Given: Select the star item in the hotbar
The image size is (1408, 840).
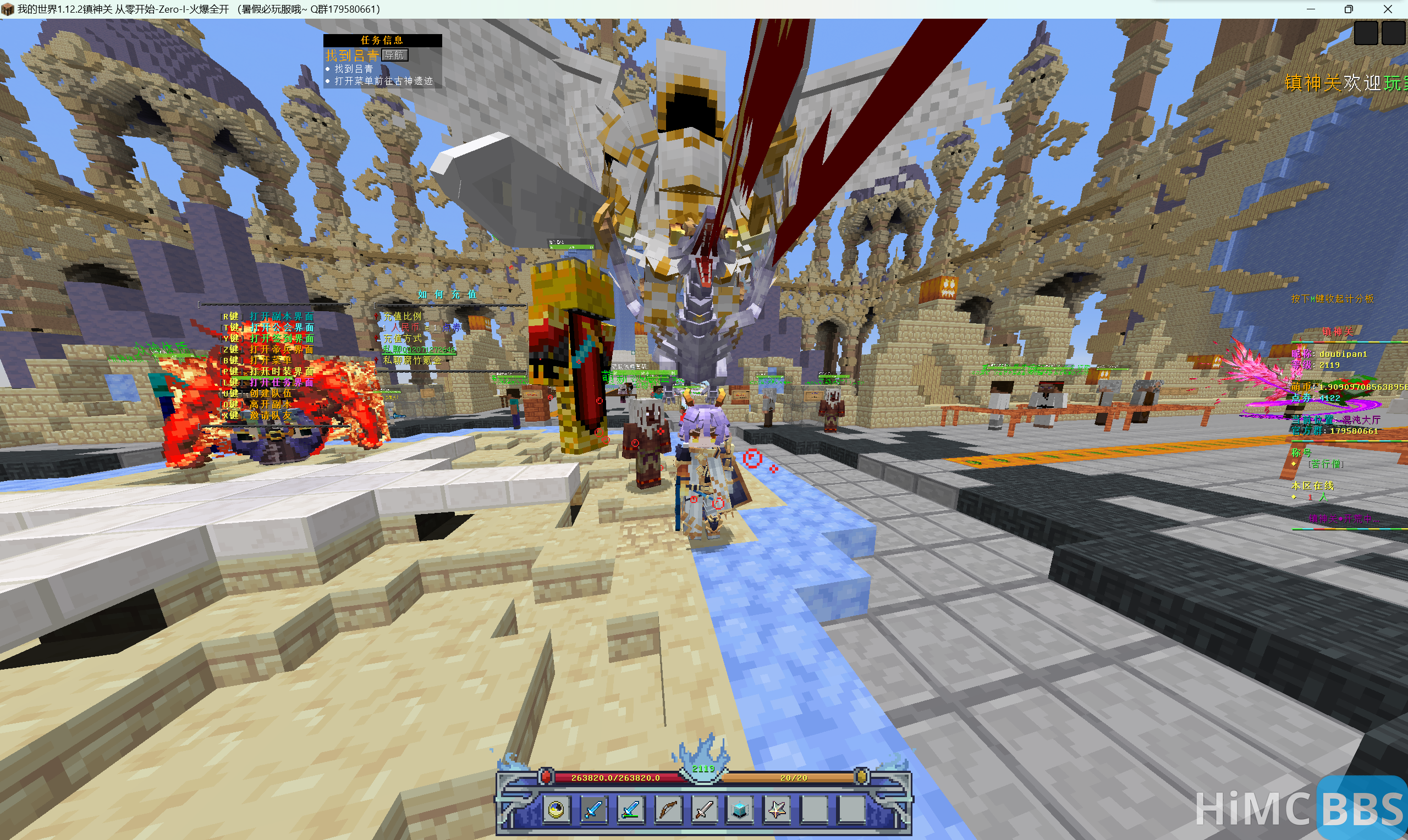Looking at the screenshot, I should click(777, 809).
